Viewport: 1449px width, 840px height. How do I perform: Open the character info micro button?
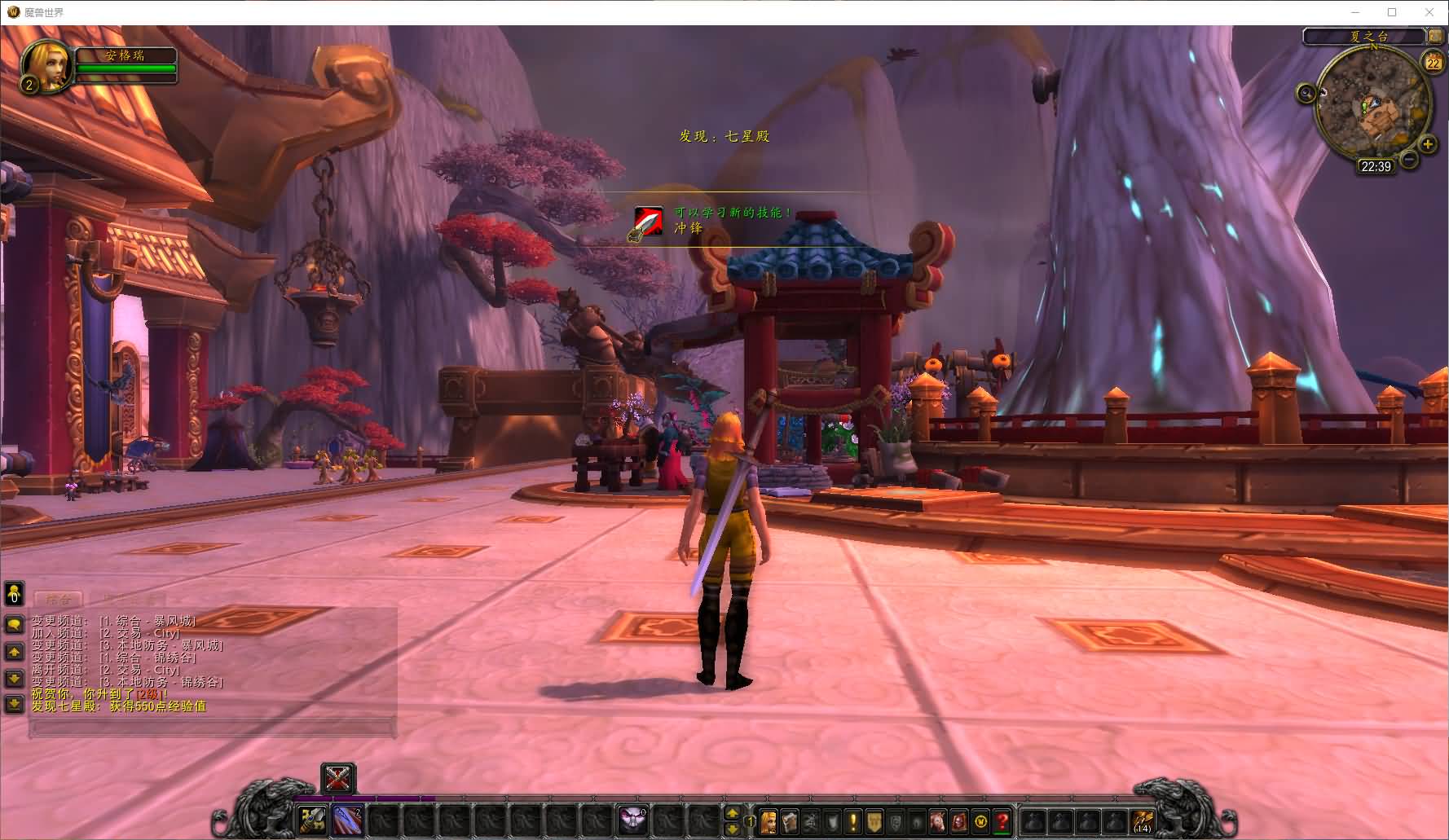click(769, 821)
